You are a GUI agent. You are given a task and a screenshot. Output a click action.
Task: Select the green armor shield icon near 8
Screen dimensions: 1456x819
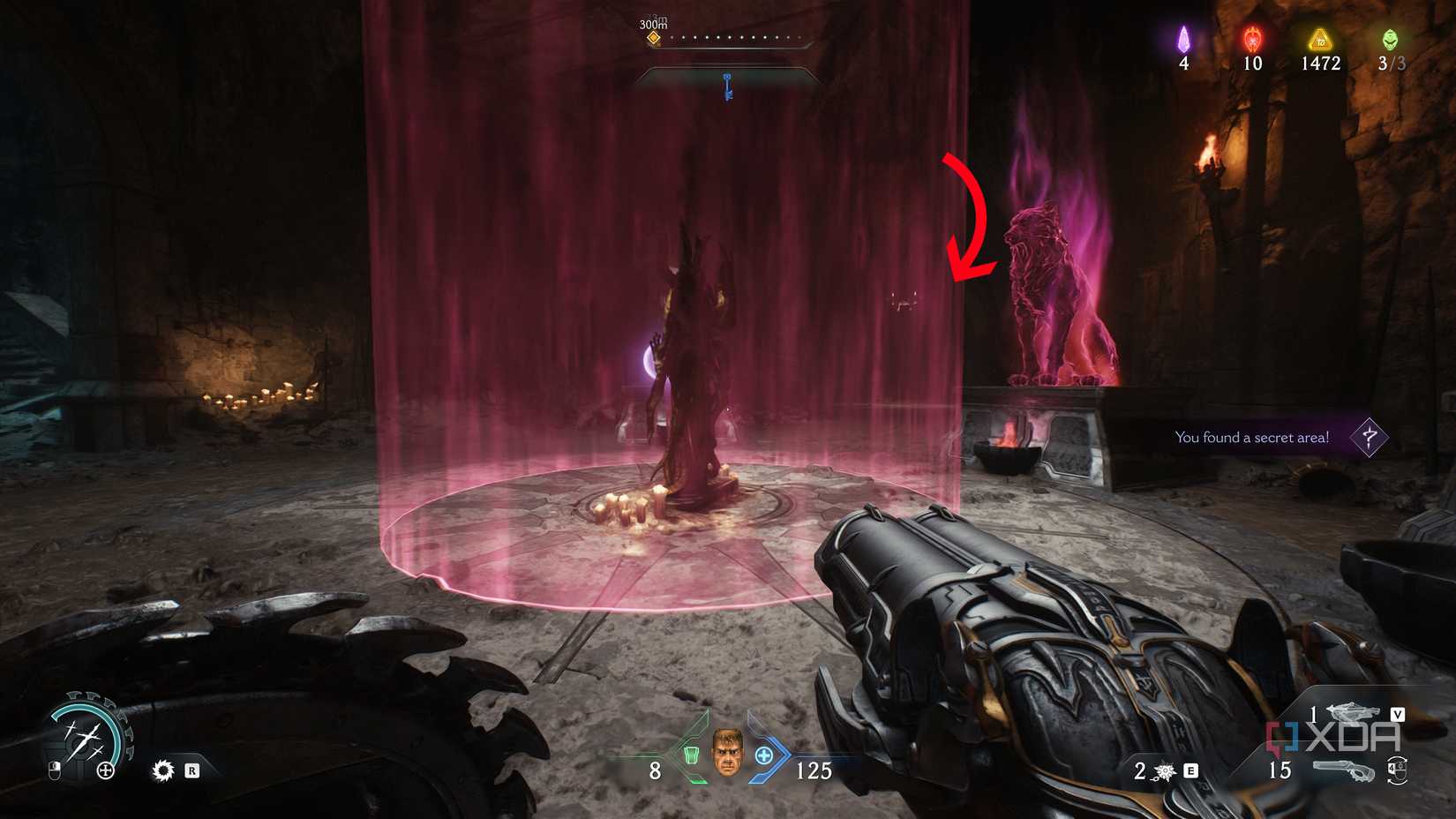(692, 755)
